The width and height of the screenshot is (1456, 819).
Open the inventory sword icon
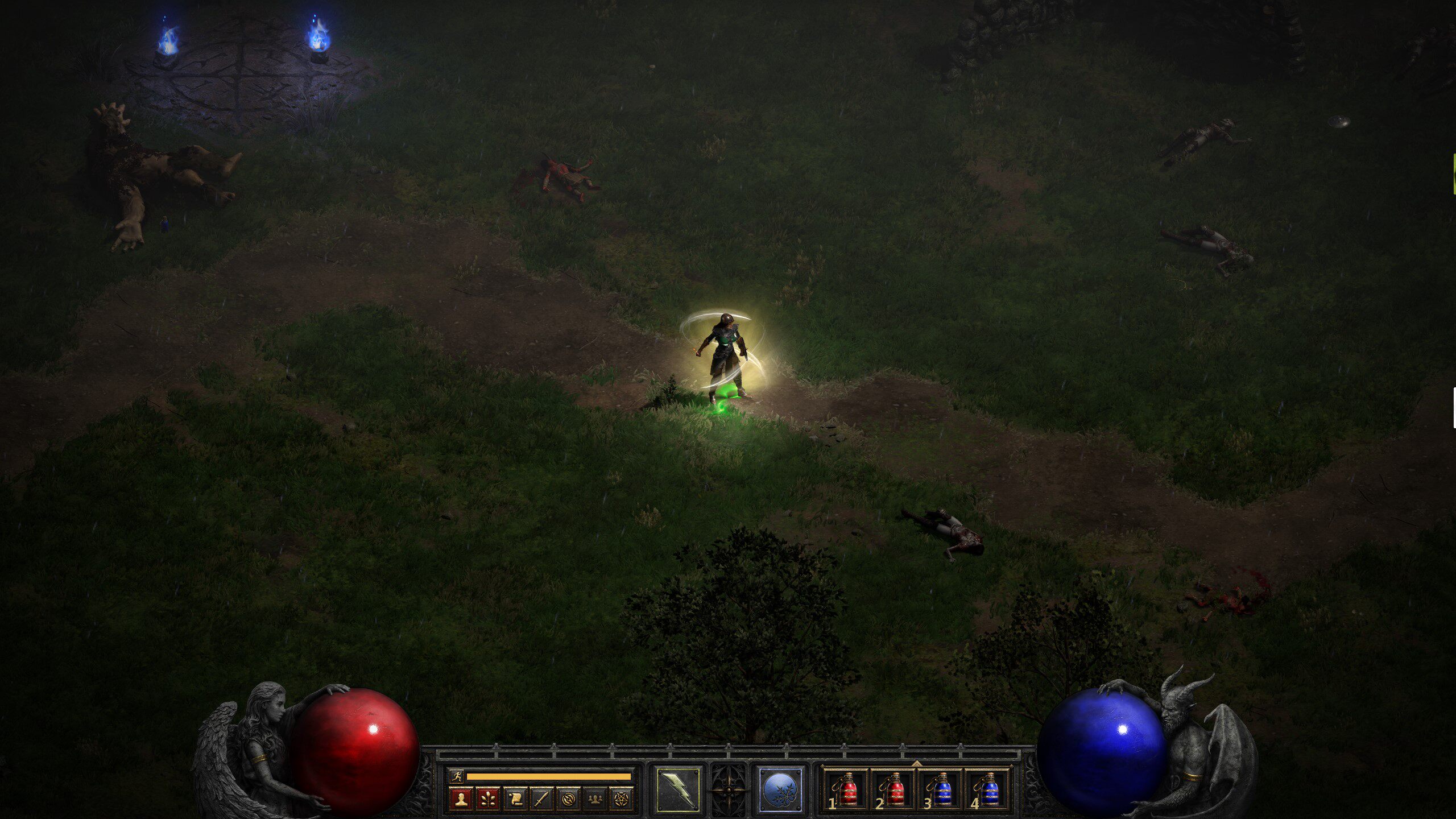click(x=541, y=799)
